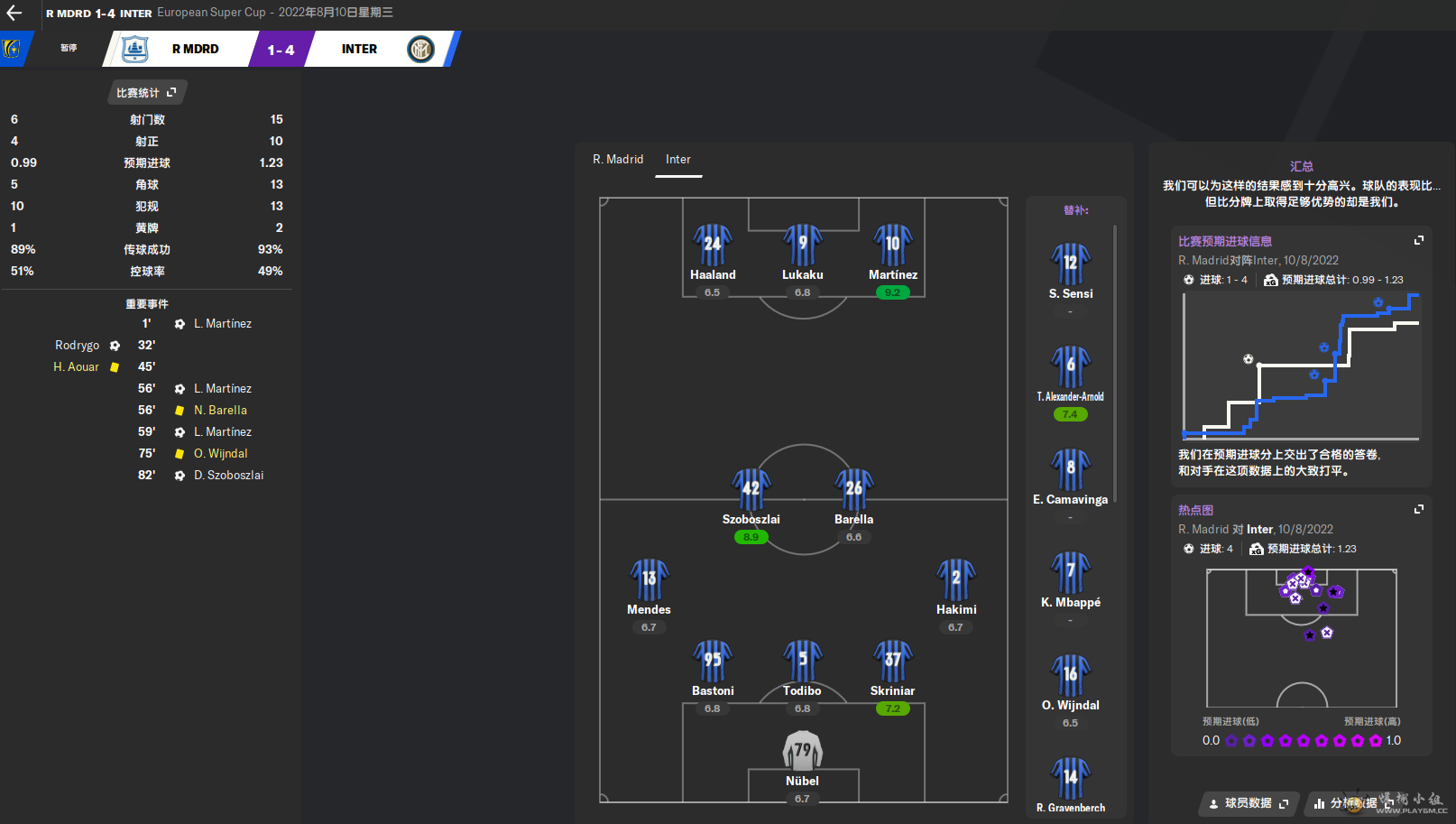Choose goalkeeper Nübel
1456x824 pixels.
pyautogui.click(x=802, y=752)
